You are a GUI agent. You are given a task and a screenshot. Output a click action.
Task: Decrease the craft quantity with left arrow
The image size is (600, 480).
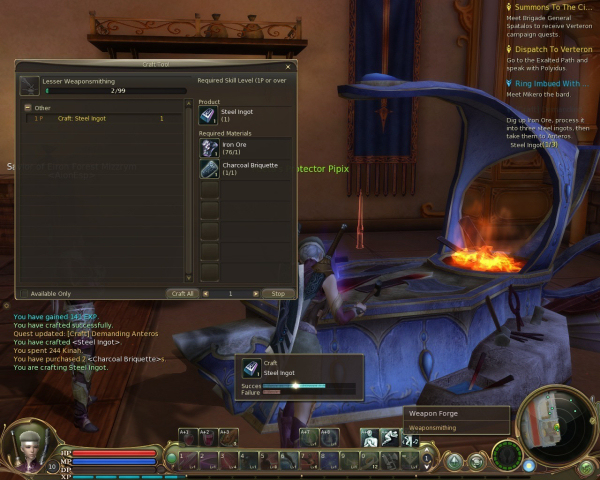pos(205,294)
